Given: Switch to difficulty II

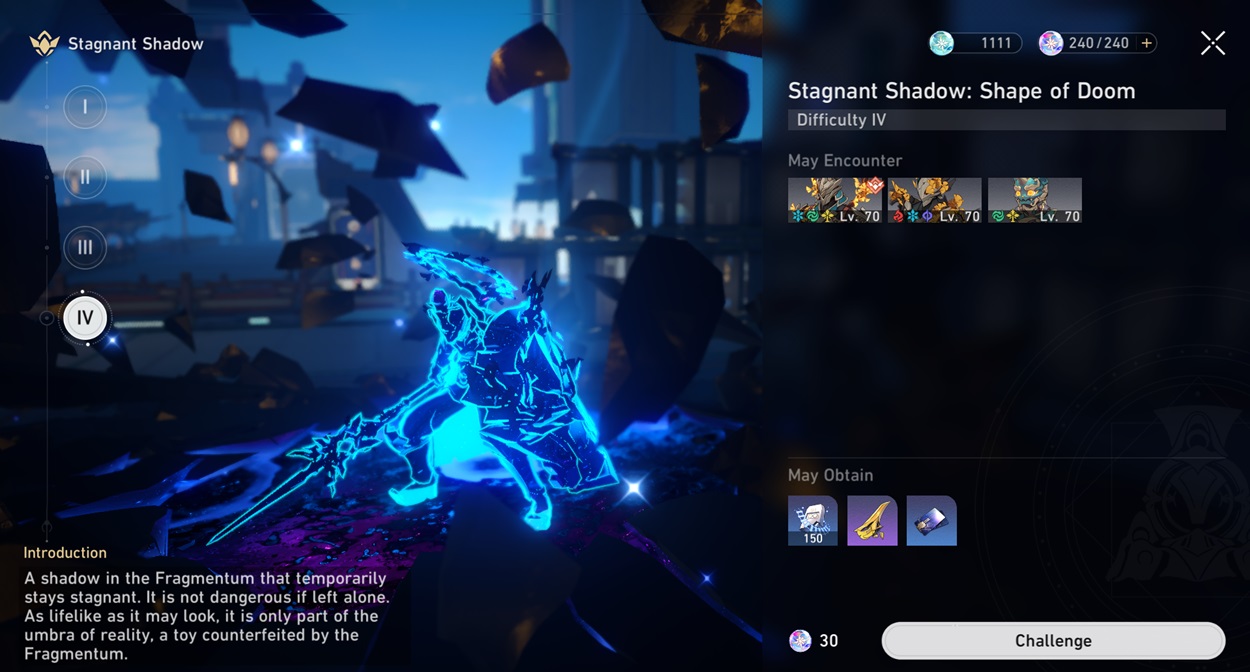Looking at the screenshot, I should [x=85, y=177].
